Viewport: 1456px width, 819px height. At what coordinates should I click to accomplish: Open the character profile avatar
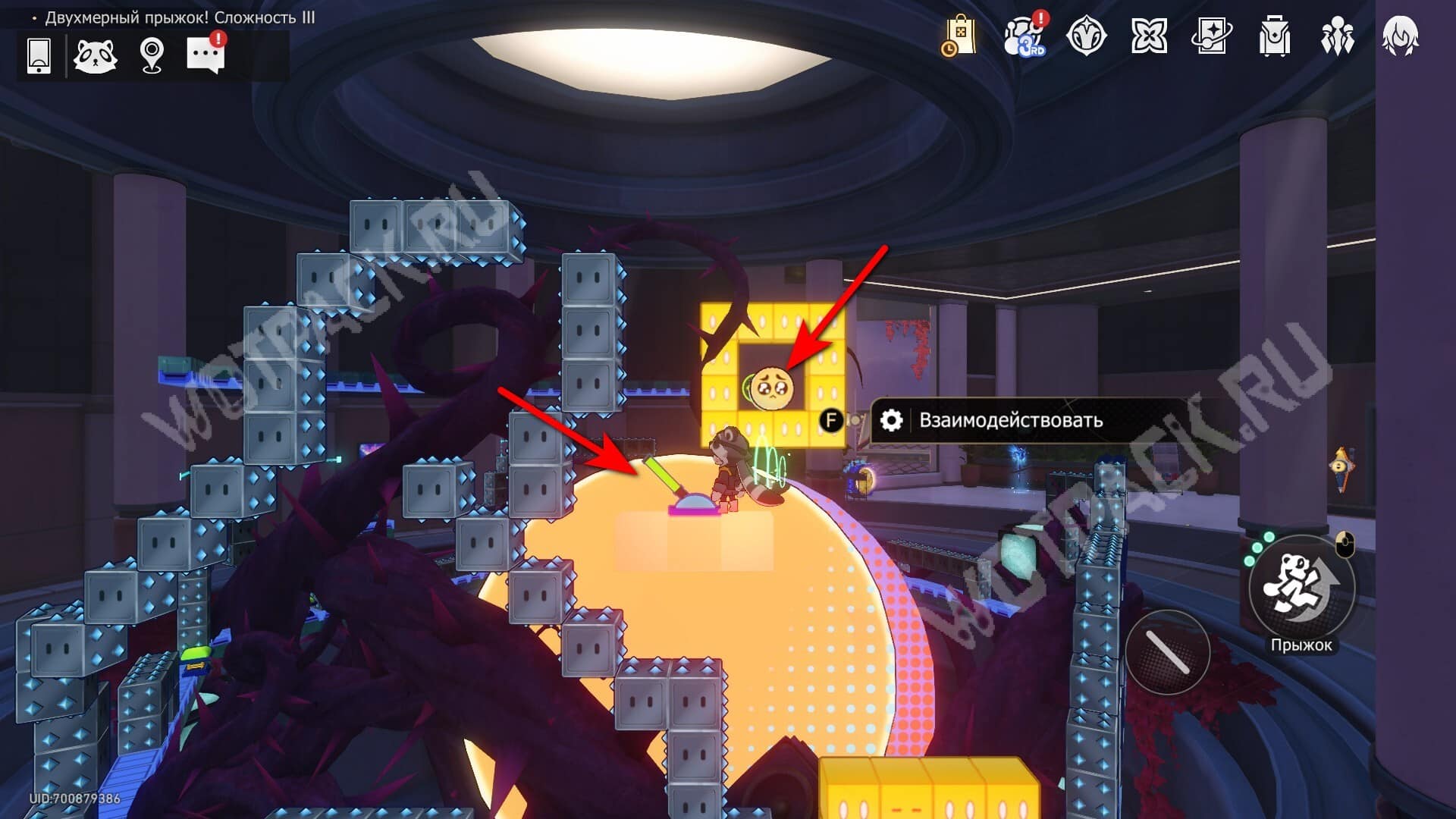[1400, 36]
